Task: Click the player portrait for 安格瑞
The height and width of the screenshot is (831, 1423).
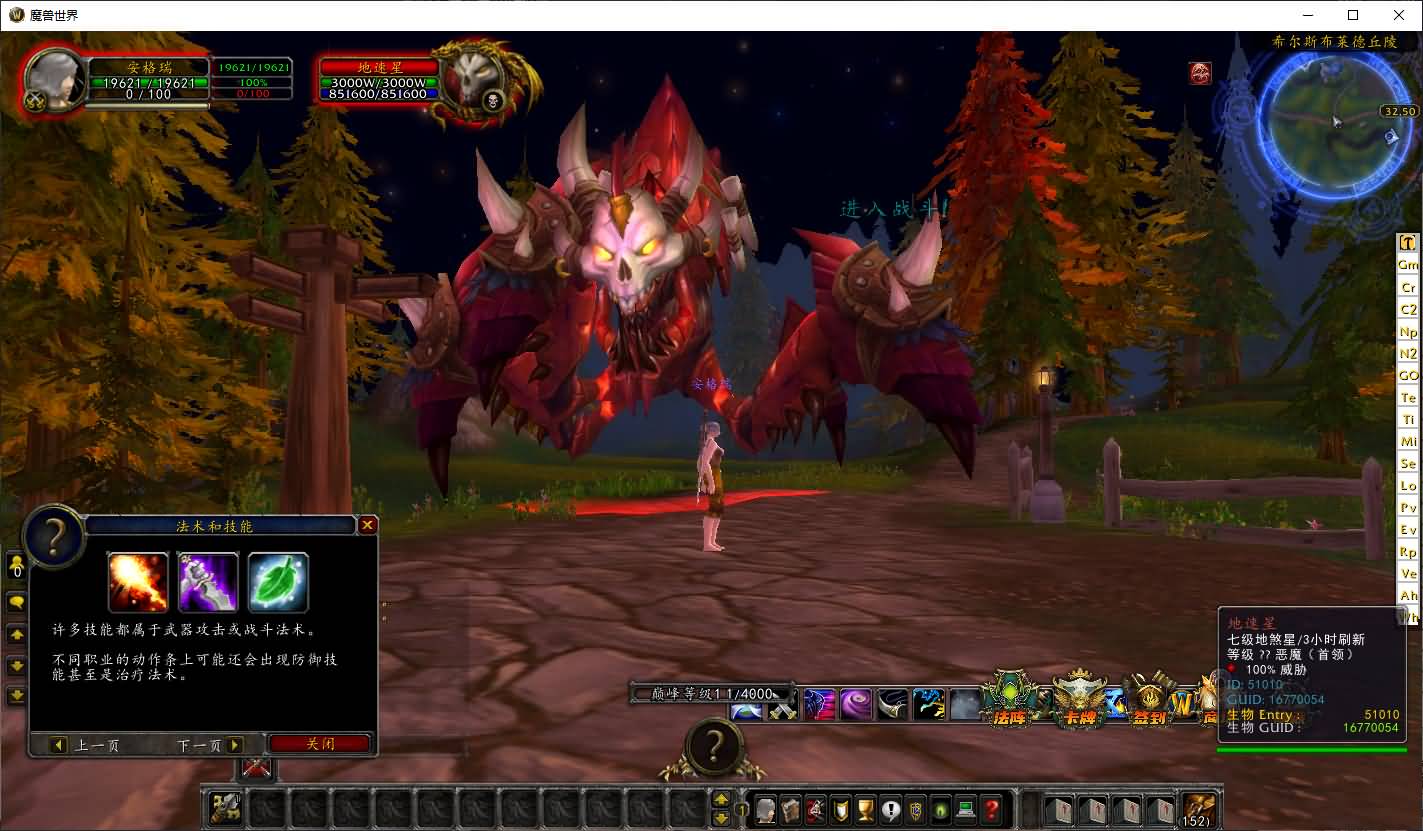Action: [x=54, y=79]
